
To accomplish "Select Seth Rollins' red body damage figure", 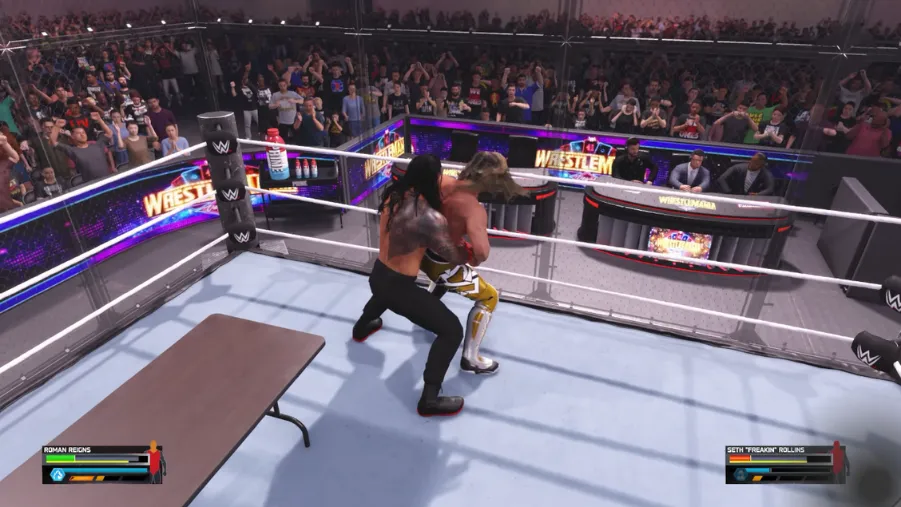I will coord(838,461).
